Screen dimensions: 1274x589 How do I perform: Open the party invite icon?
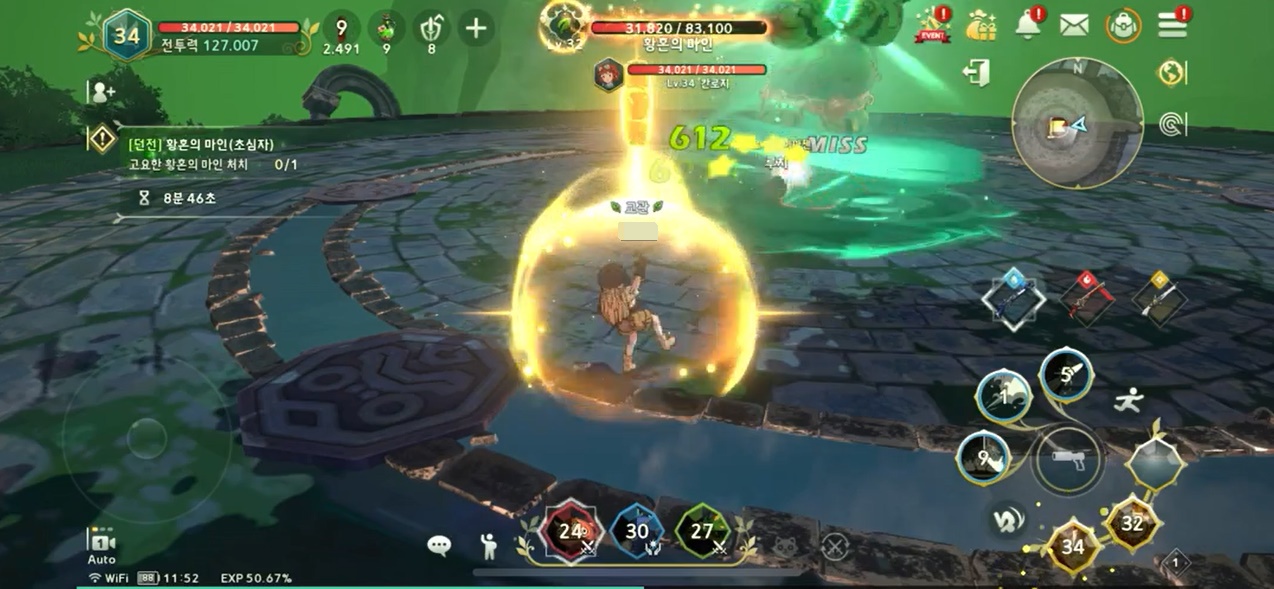[101, 93]
